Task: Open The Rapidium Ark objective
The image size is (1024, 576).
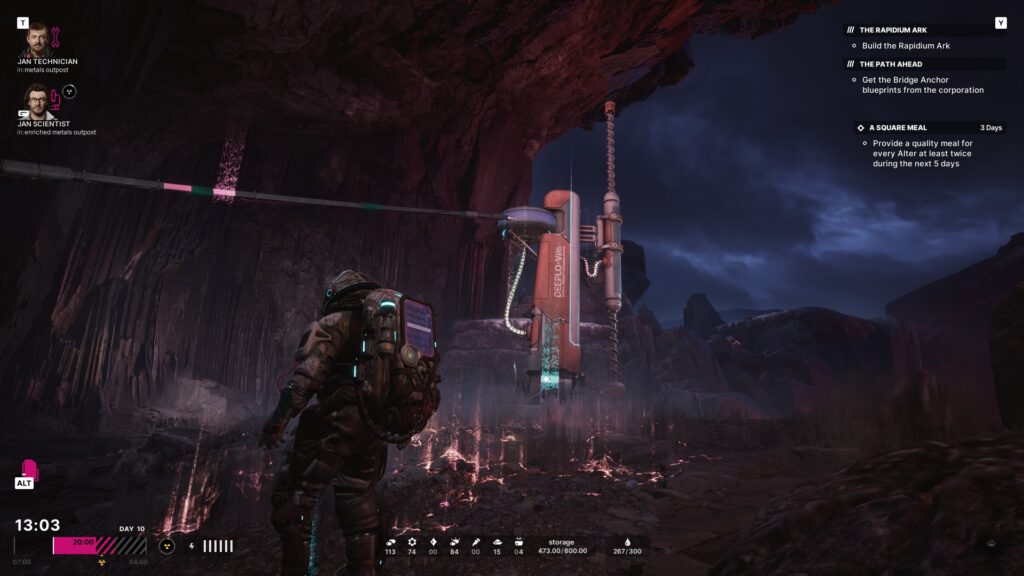Action: coord(893,30)
